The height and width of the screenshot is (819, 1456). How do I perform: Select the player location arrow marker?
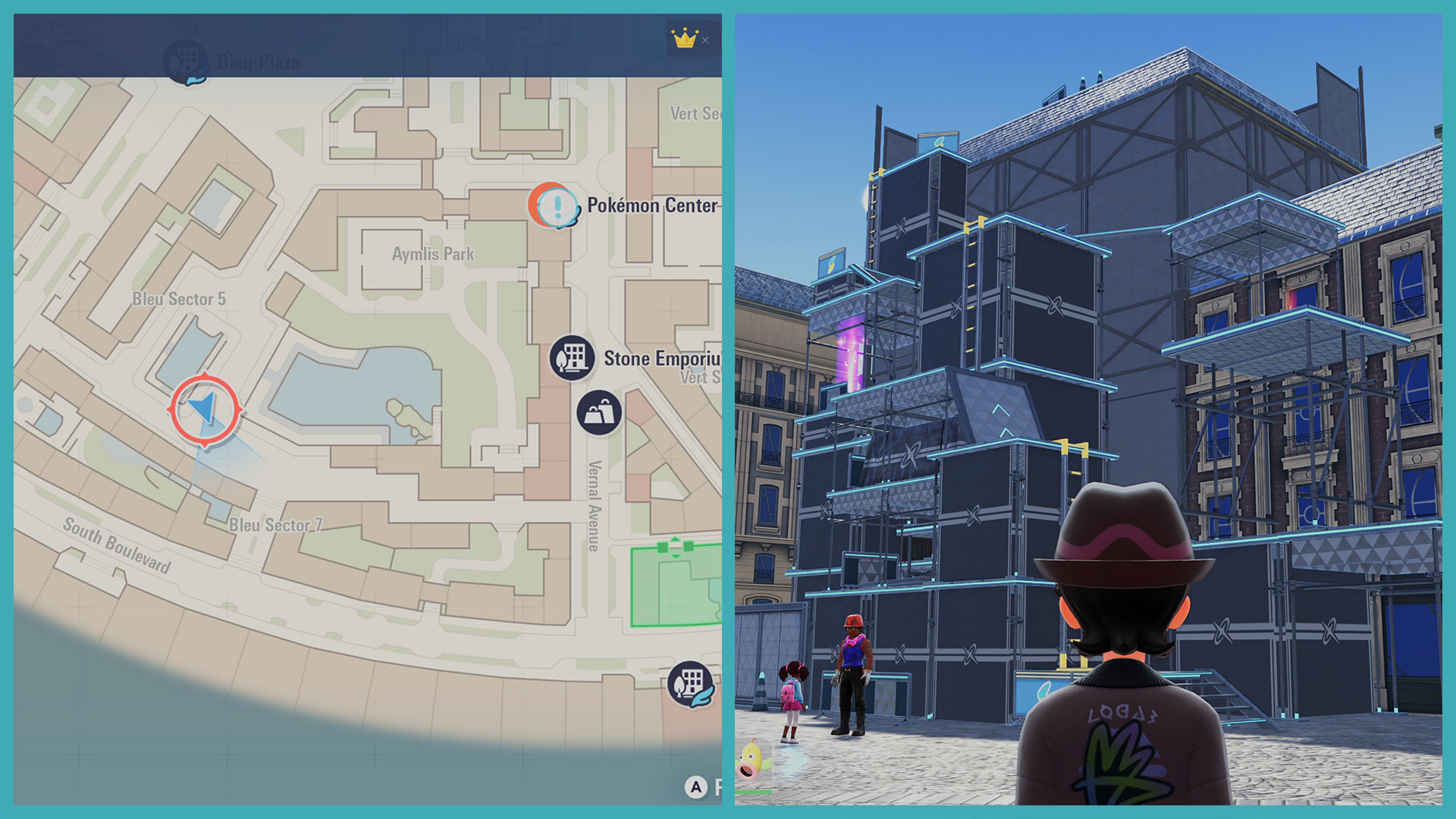coord(205,409)
